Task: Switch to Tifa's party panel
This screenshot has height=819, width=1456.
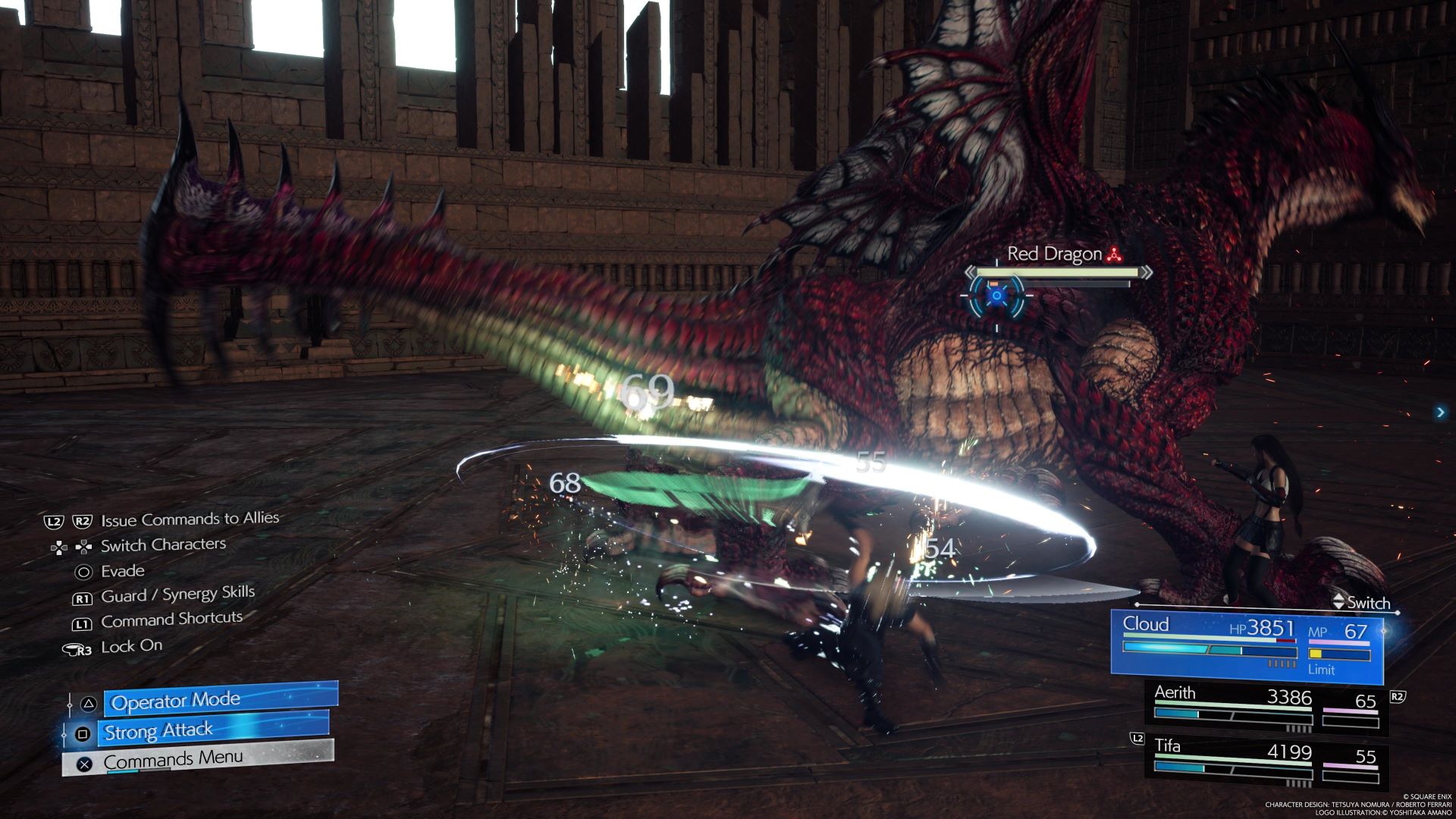Action: click(x=1266, y=761)
